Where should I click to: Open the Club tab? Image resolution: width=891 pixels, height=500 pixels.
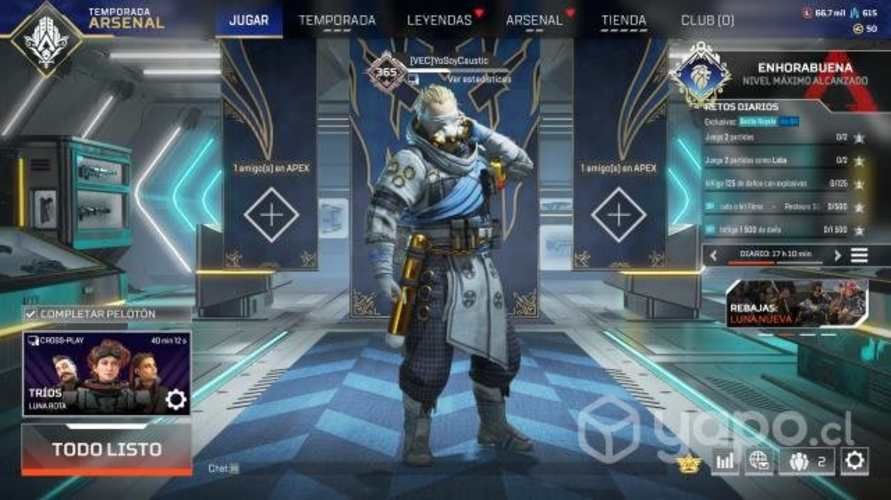[707, 20]
